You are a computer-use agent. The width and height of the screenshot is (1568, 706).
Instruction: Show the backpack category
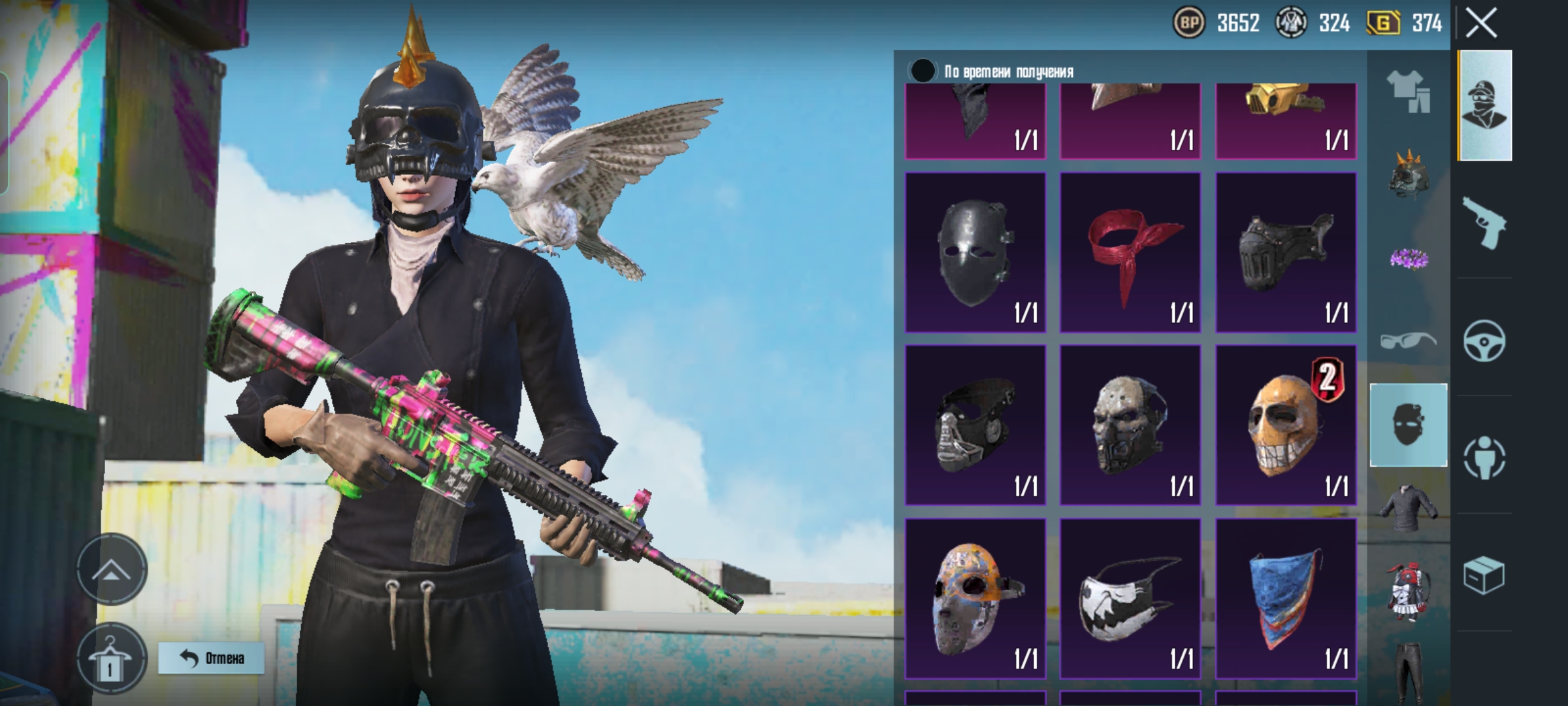coord(1408,590)
